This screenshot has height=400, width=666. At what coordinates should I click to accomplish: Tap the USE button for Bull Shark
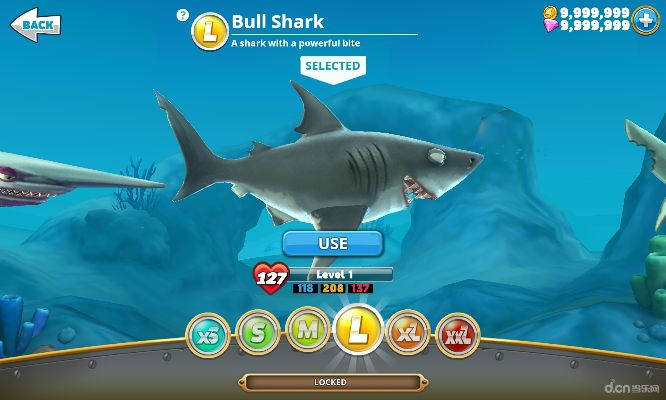332,243
